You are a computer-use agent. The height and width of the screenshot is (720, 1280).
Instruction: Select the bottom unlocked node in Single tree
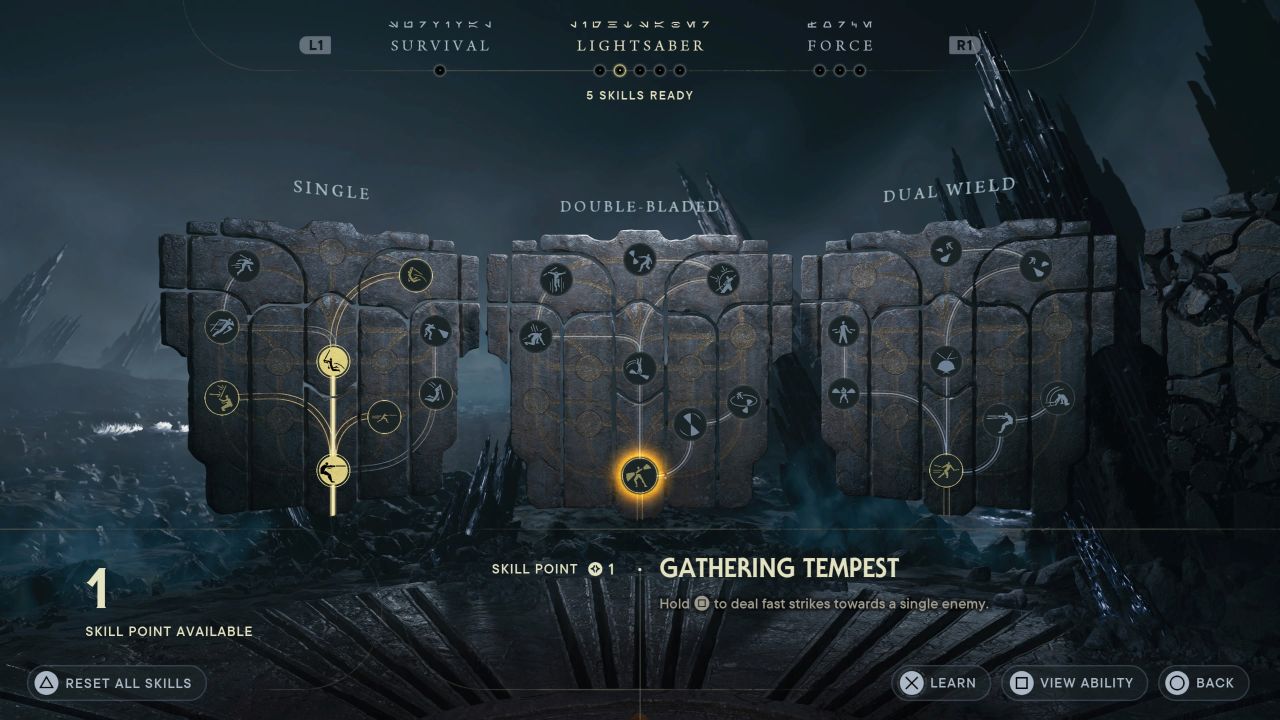coord(333,469)
